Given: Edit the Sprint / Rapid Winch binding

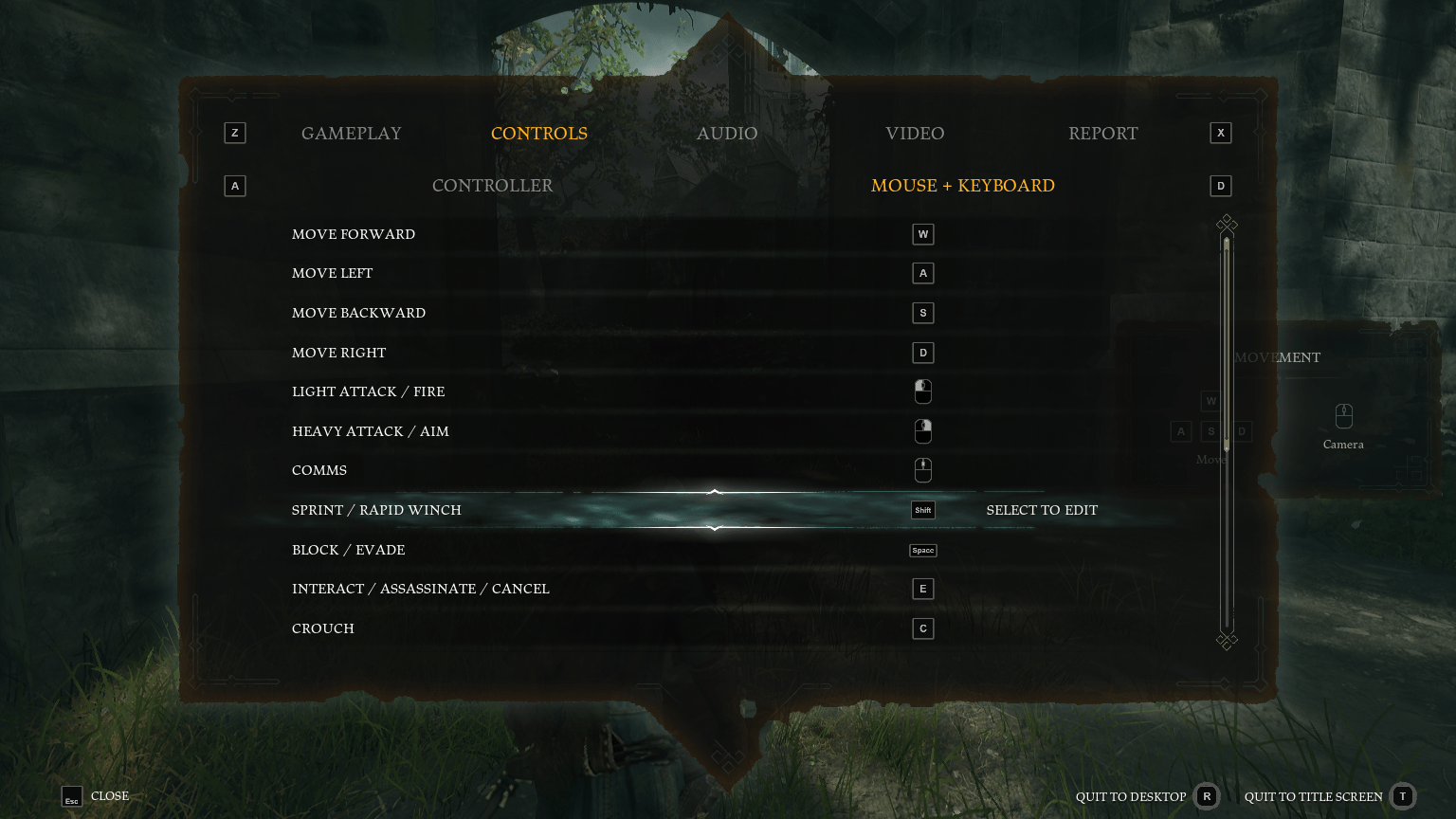Looking at the screenshot, I should pyautogui.click(x=922, y=510).
